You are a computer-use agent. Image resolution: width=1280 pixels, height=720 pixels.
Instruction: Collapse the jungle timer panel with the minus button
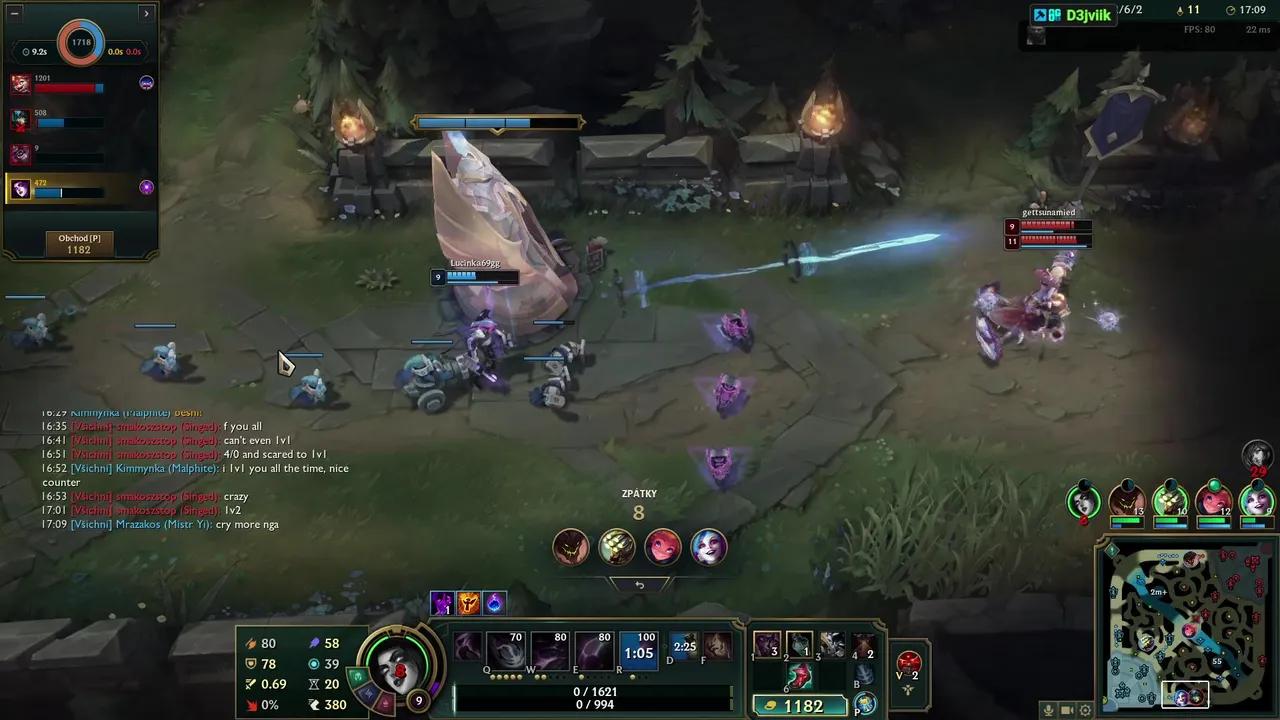(x=14, y=13)
